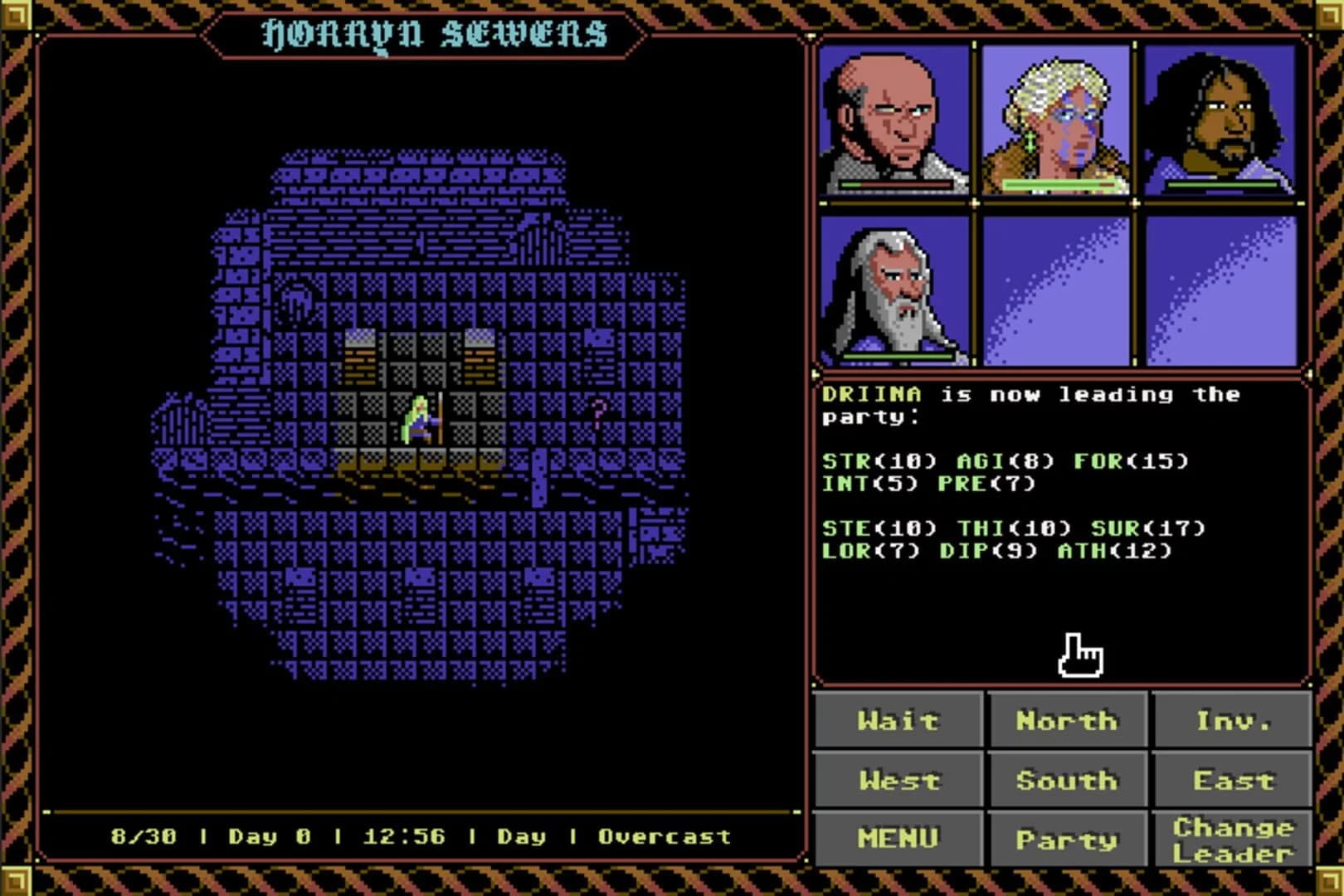The height and width of the screenshot is (896, 1344).
Task: Click the question mark marker on the map
Action: point(600,412)
